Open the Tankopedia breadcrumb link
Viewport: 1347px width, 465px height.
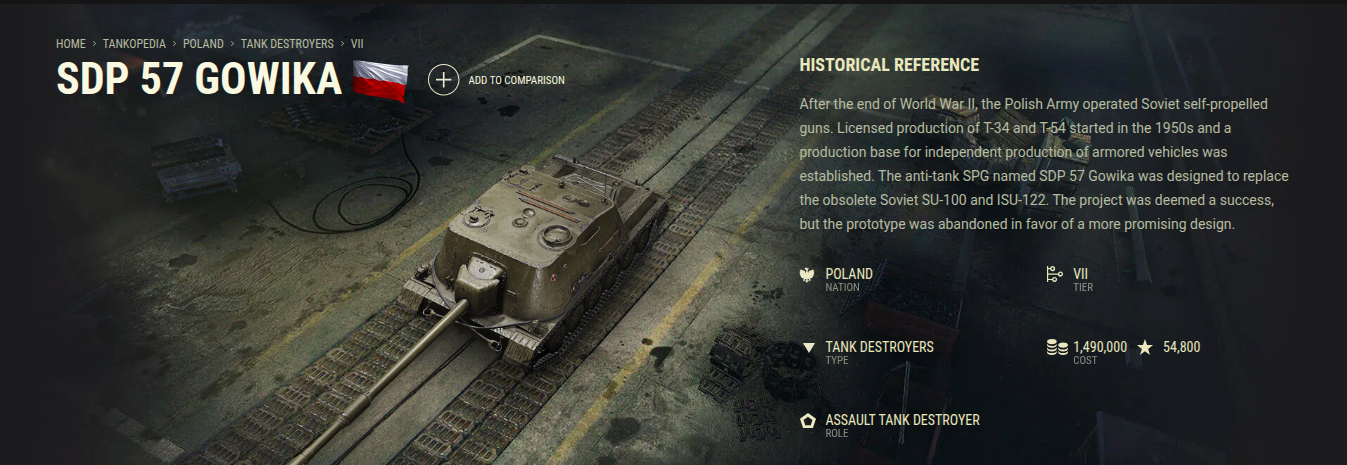tap(134, 45)
